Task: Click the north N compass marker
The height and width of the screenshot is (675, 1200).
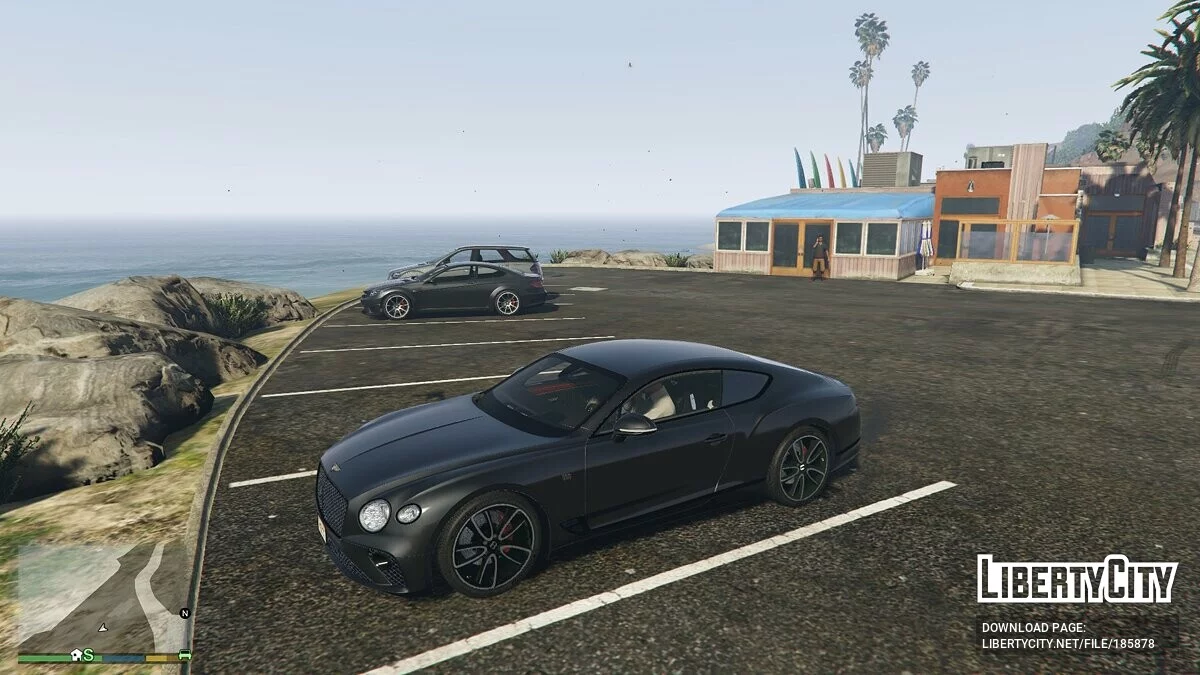Action: [x=184, y=613]
